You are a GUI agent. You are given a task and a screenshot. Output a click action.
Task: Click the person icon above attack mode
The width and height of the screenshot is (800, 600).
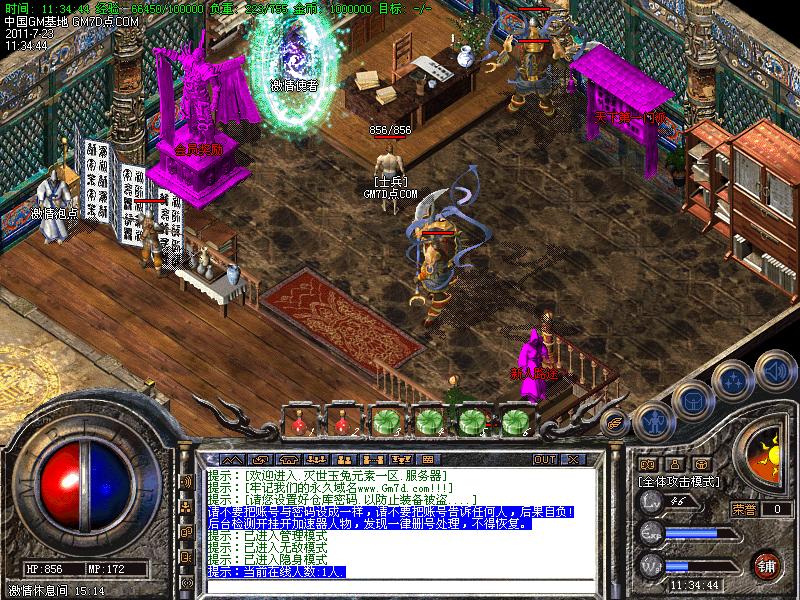point(675,464)
